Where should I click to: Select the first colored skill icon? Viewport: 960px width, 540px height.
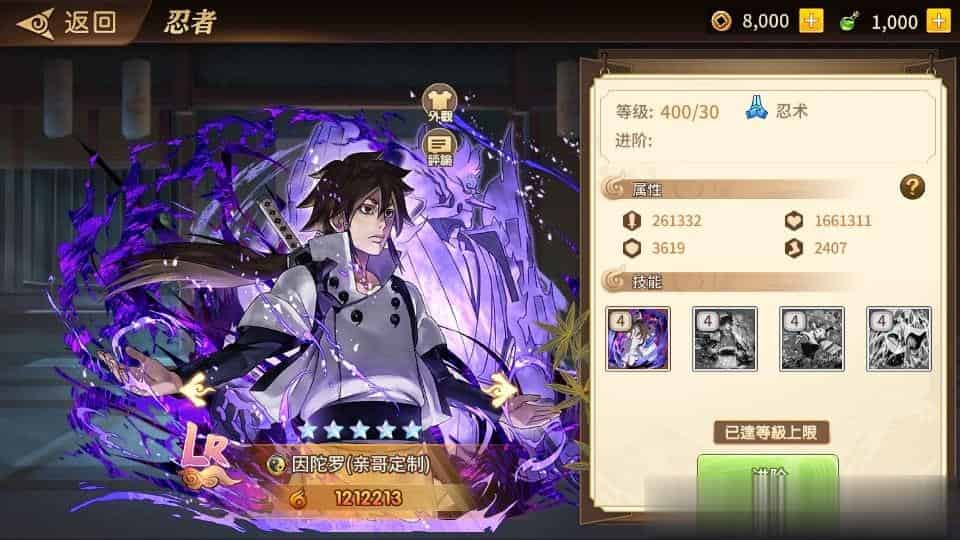637,339
